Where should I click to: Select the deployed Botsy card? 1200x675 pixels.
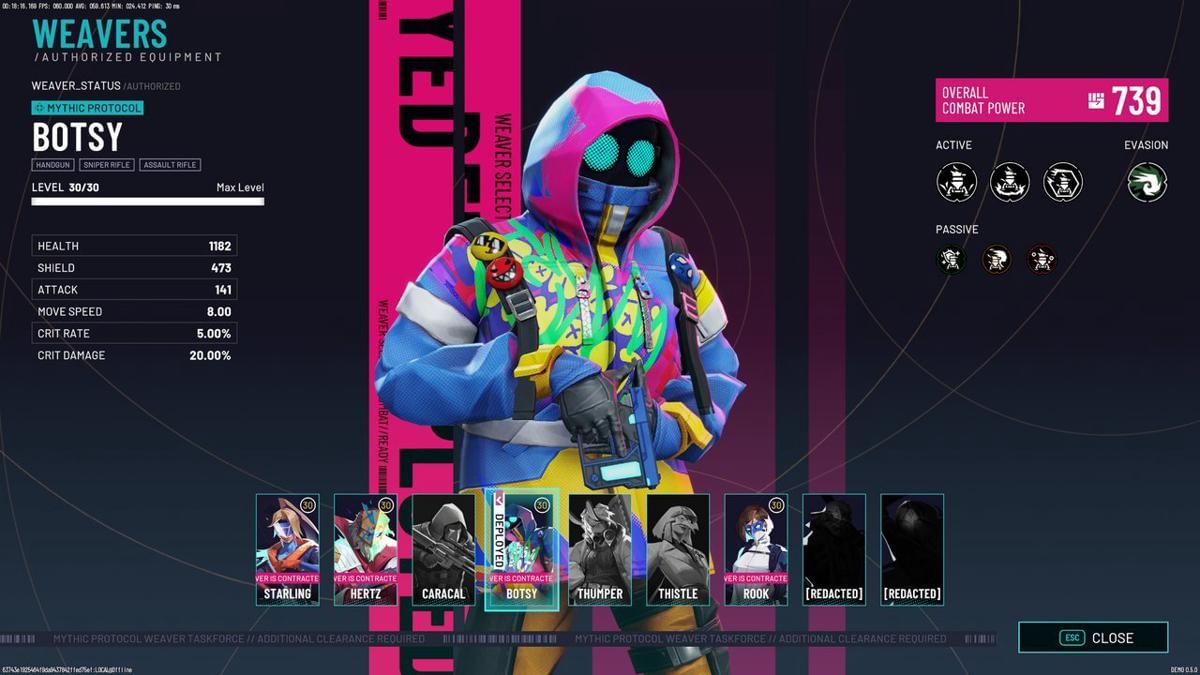pyautogui.click(x=522, y=550)
